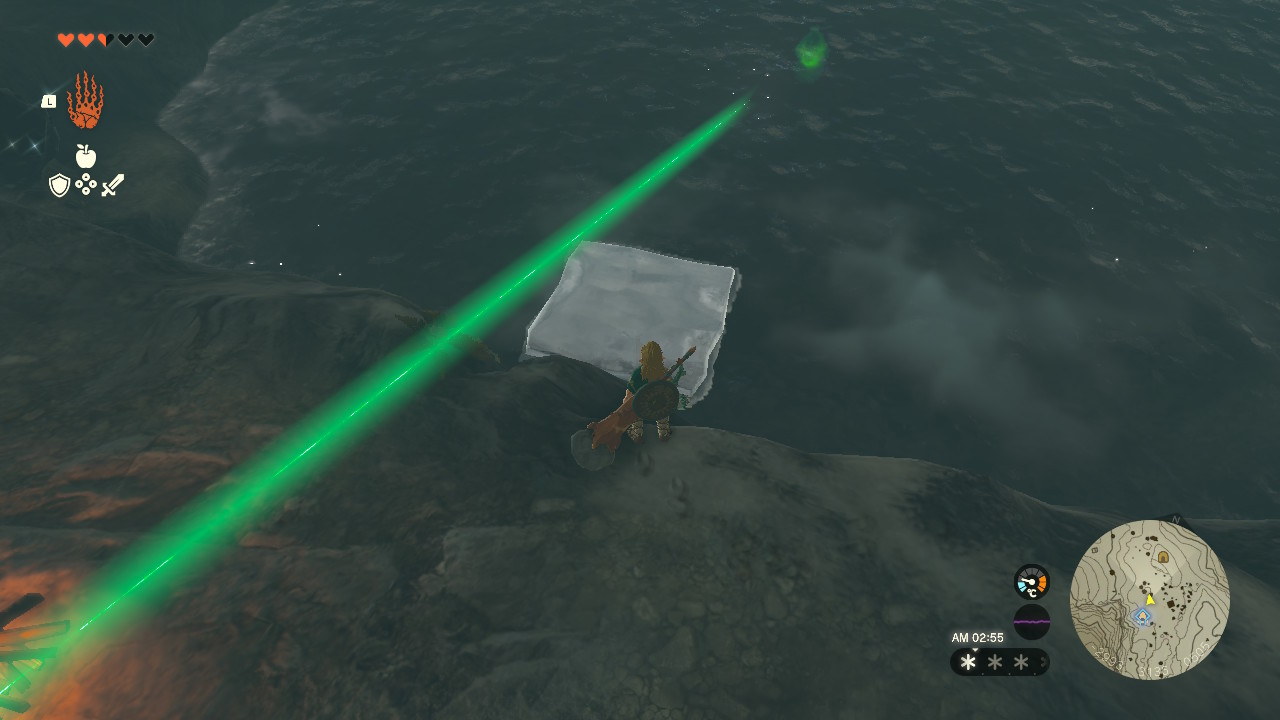Screen dimensions: 1280x720
Task: Open the shield quick-select icon
Action: click(x=60, y=185)
